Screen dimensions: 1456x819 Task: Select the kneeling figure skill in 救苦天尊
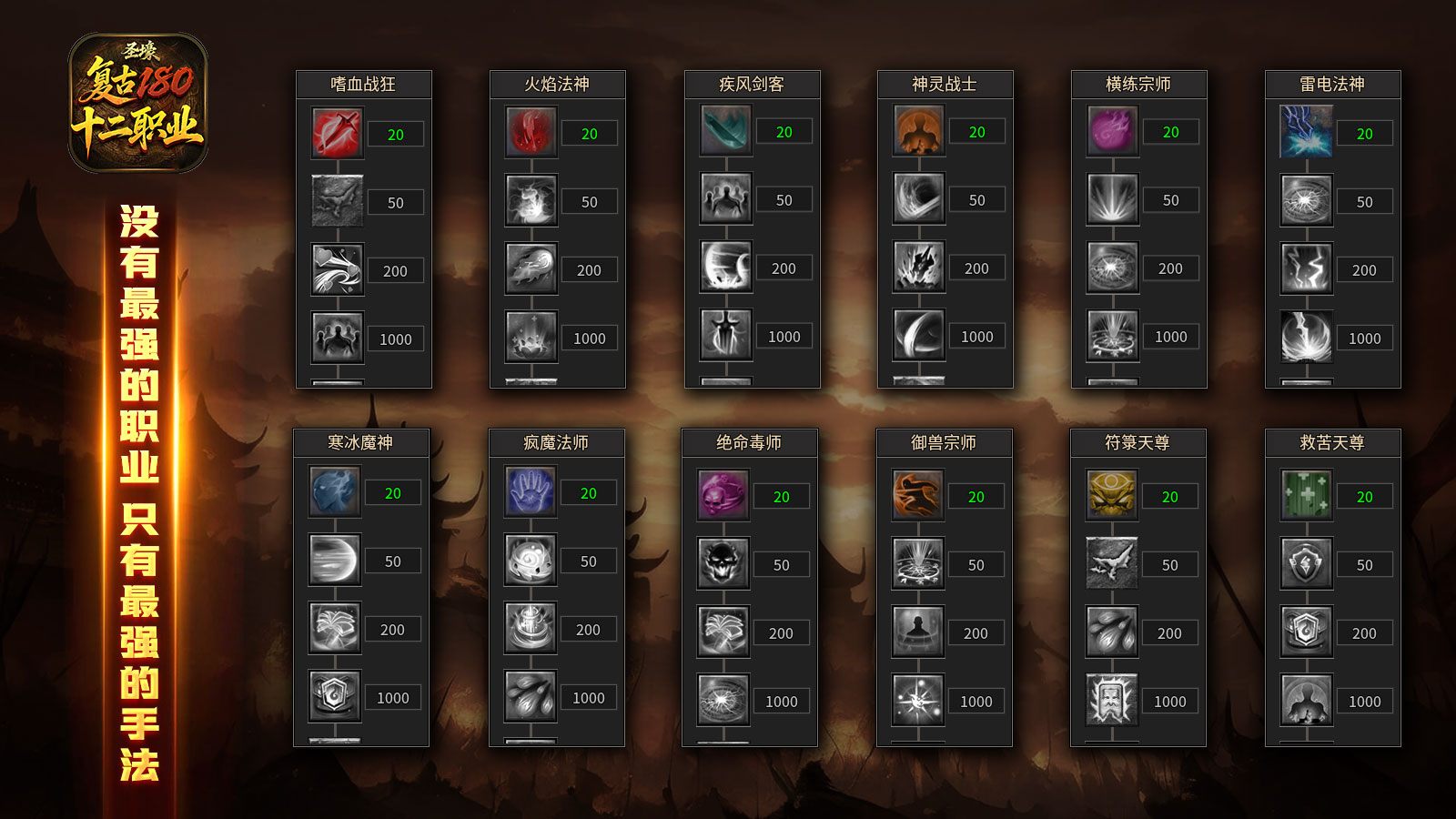click(1307, 701)
